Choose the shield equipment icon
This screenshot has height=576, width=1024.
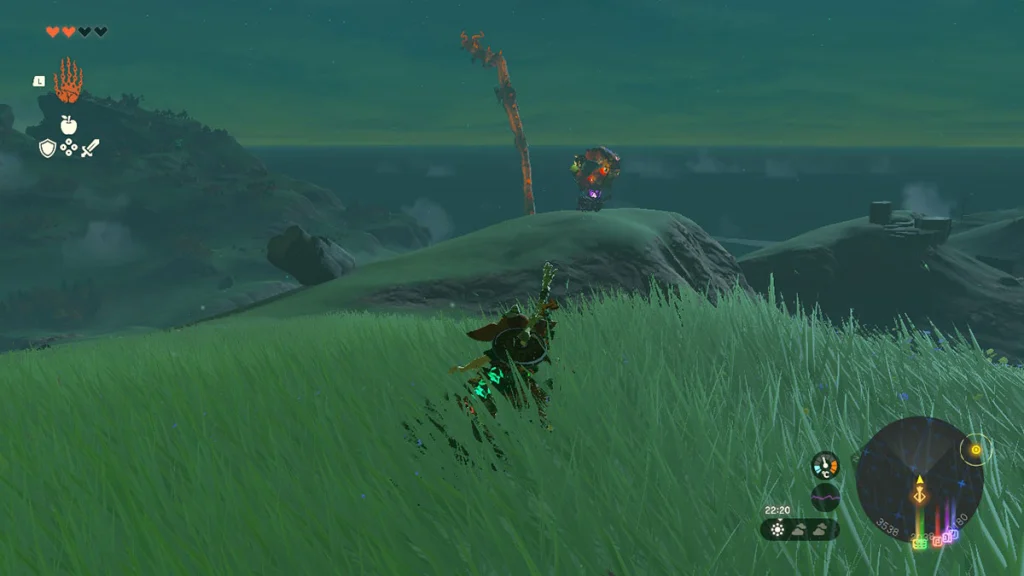pyautogui.click(x=47, y=148)
